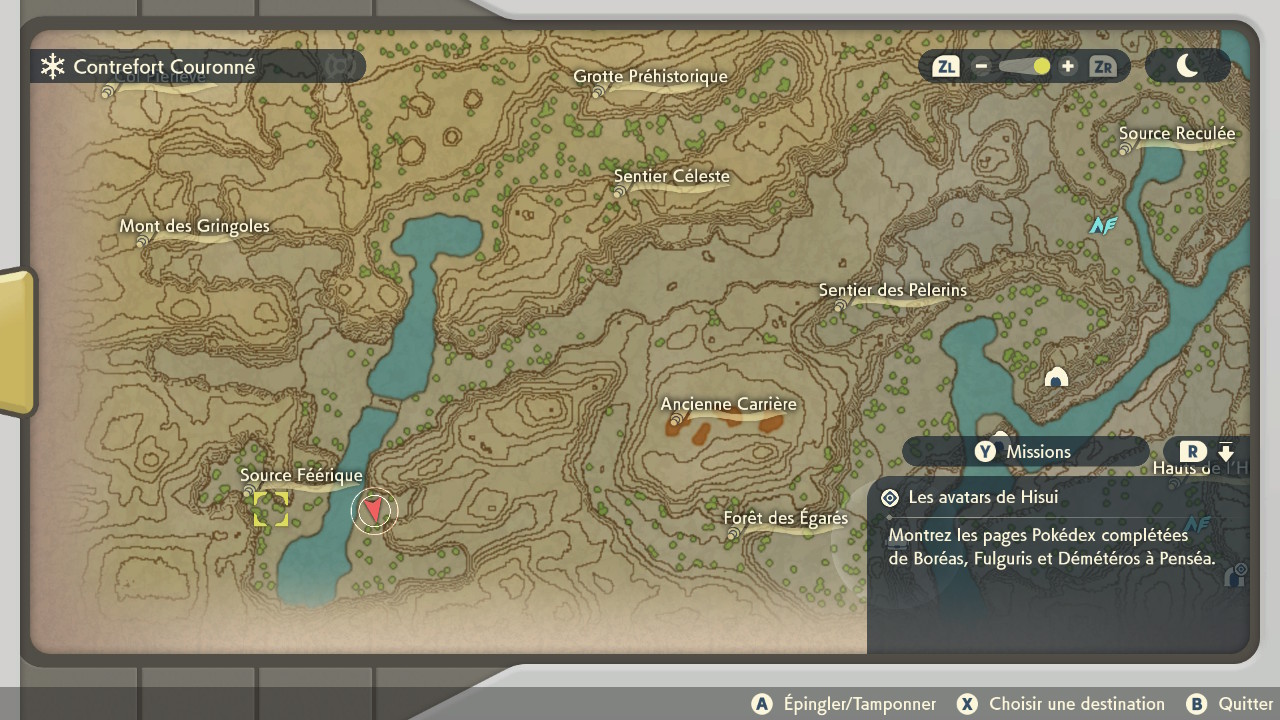1280x720 pixels.
Task: Click the tent camp icon on the map
Action: [x=1056, y=378]
